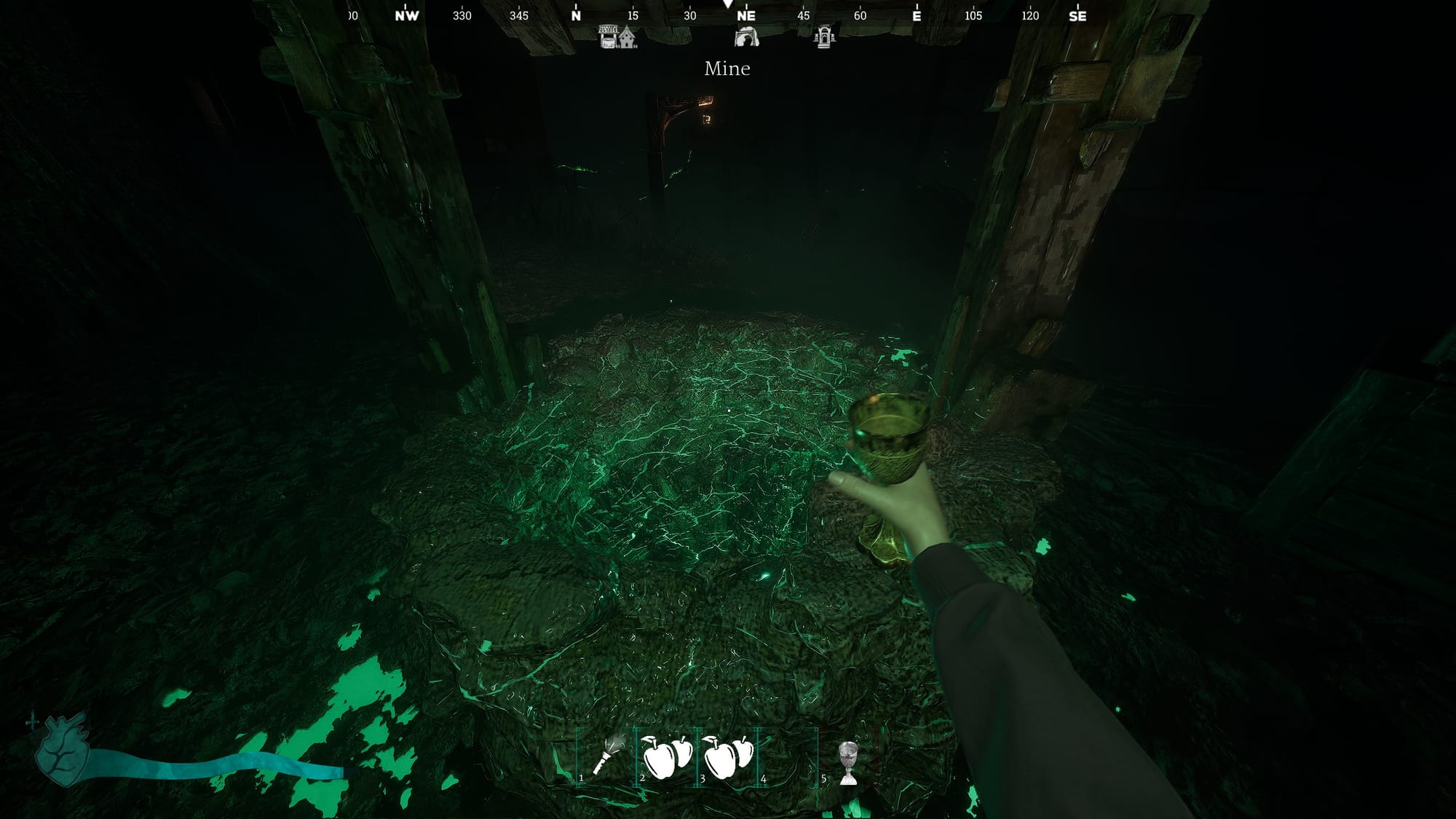Select the small house compass marker
This screenshot has width=1456, height=819.
coord(628,38)
